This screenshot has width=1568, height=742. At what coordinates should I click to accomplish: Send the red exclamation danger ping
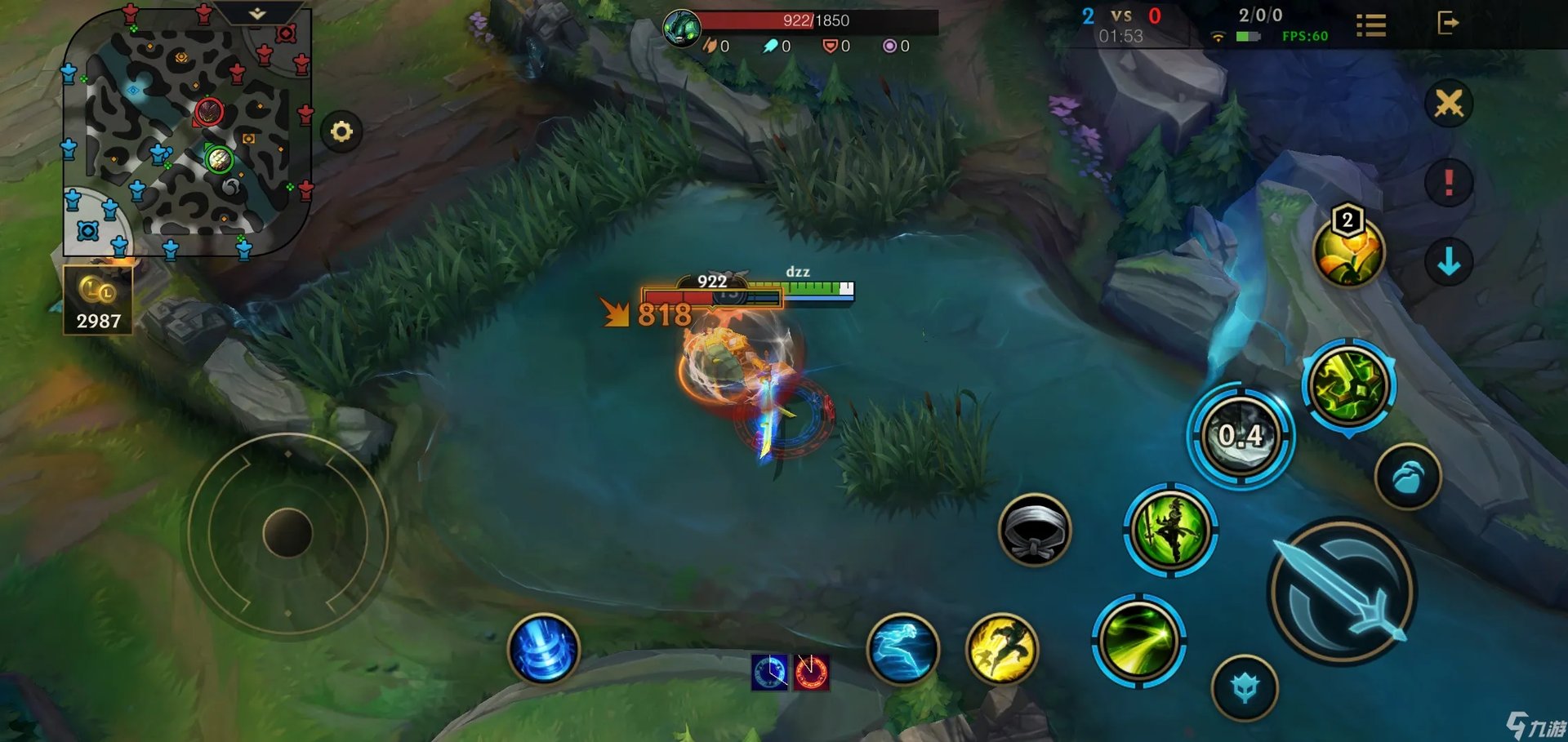[x=1449, y=181]
